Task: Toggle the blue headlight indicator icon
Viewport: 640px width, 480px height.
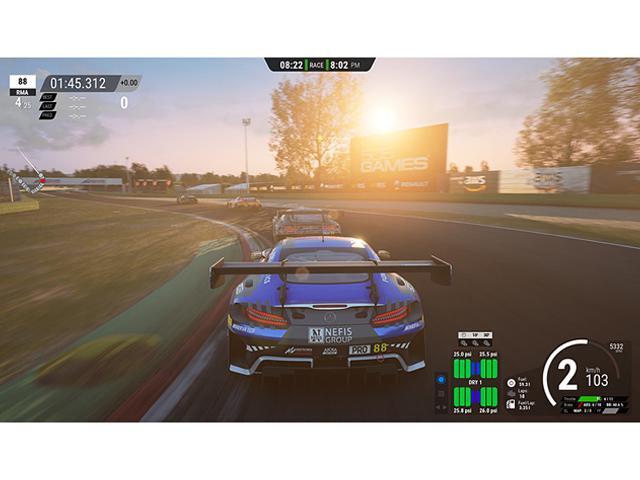Action: click(x=441, y=380)
